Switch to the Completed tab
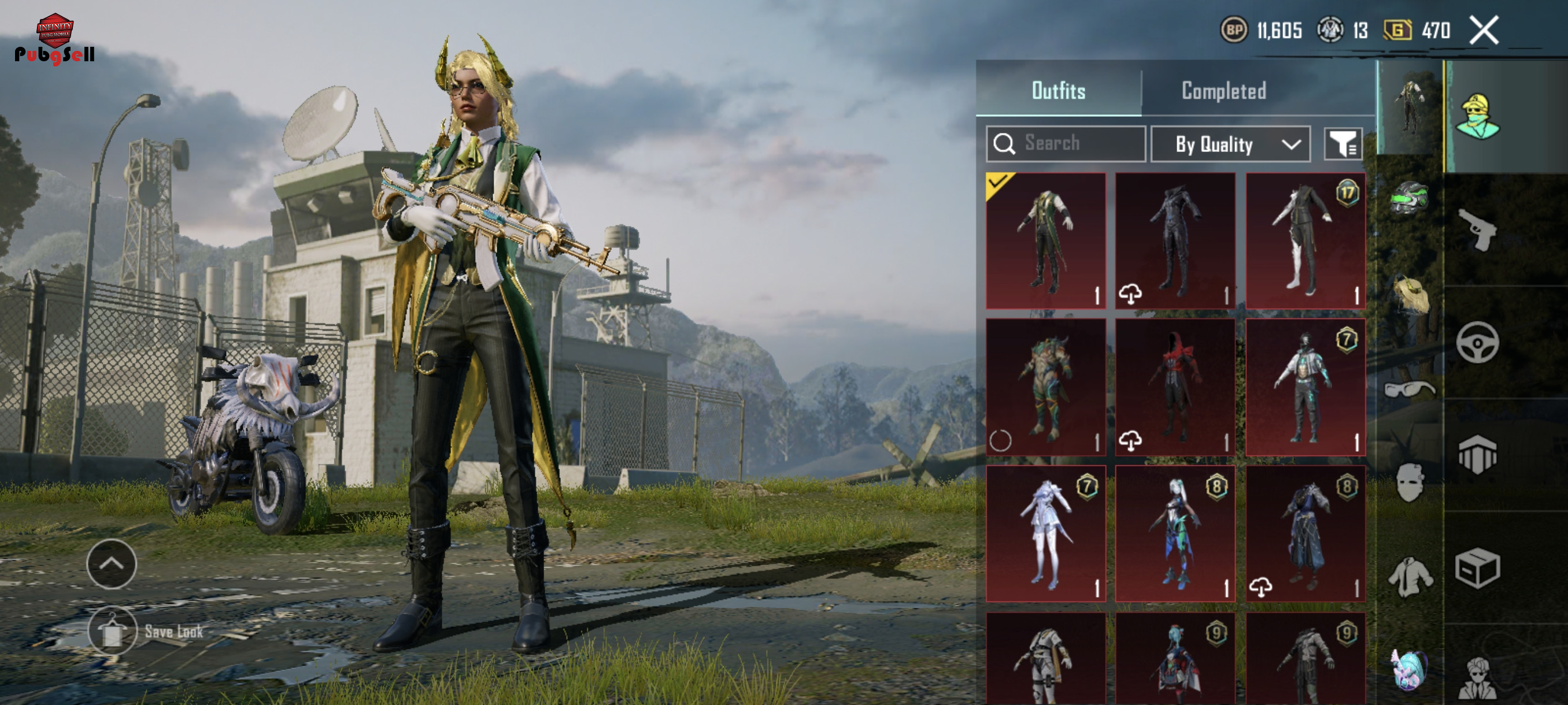This screenshot has height=705, width=1568. [1223, 91]
